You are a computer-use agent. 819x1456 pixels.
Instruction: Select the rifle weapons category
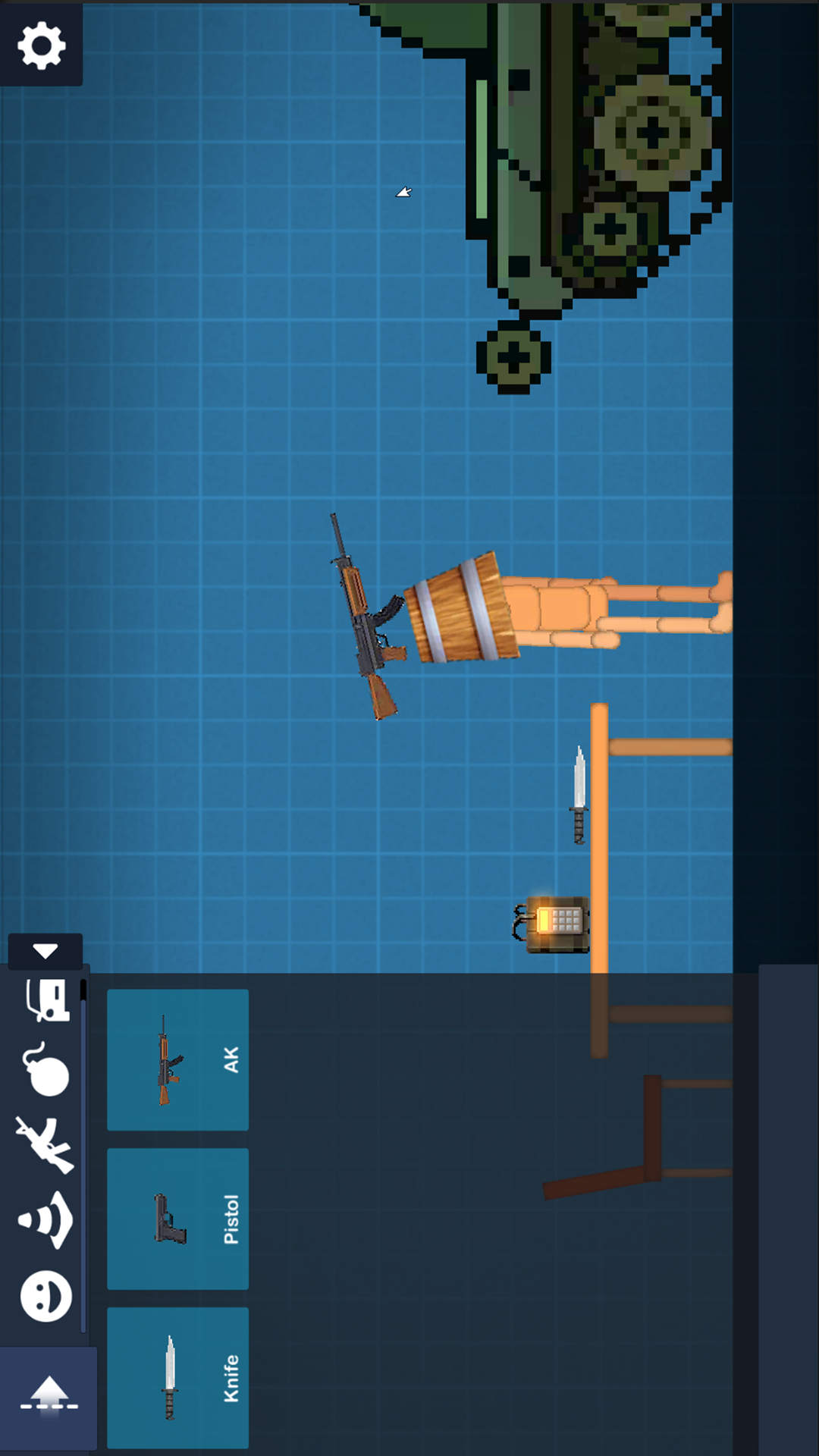point(45,1144)
